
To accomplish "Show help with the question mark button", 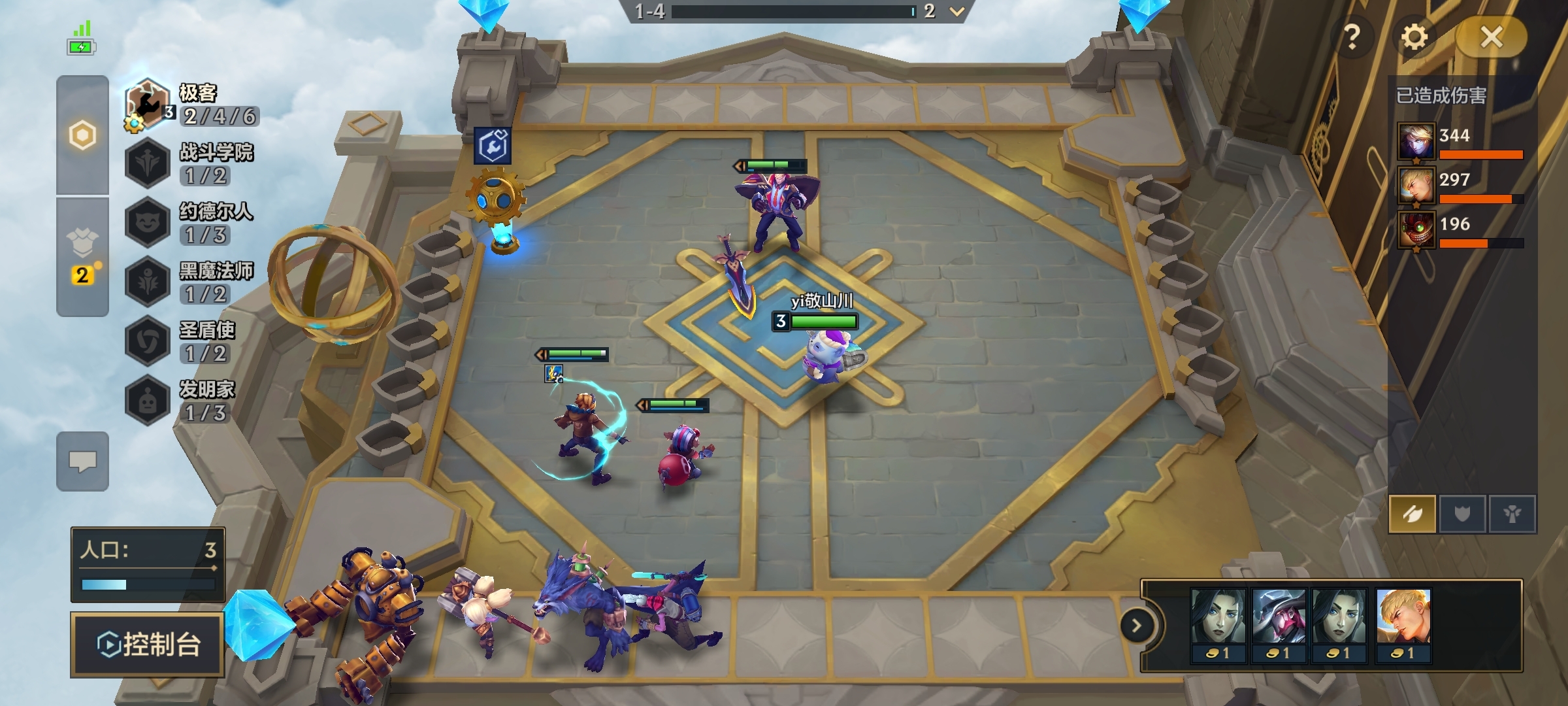I will (1352, 37).
